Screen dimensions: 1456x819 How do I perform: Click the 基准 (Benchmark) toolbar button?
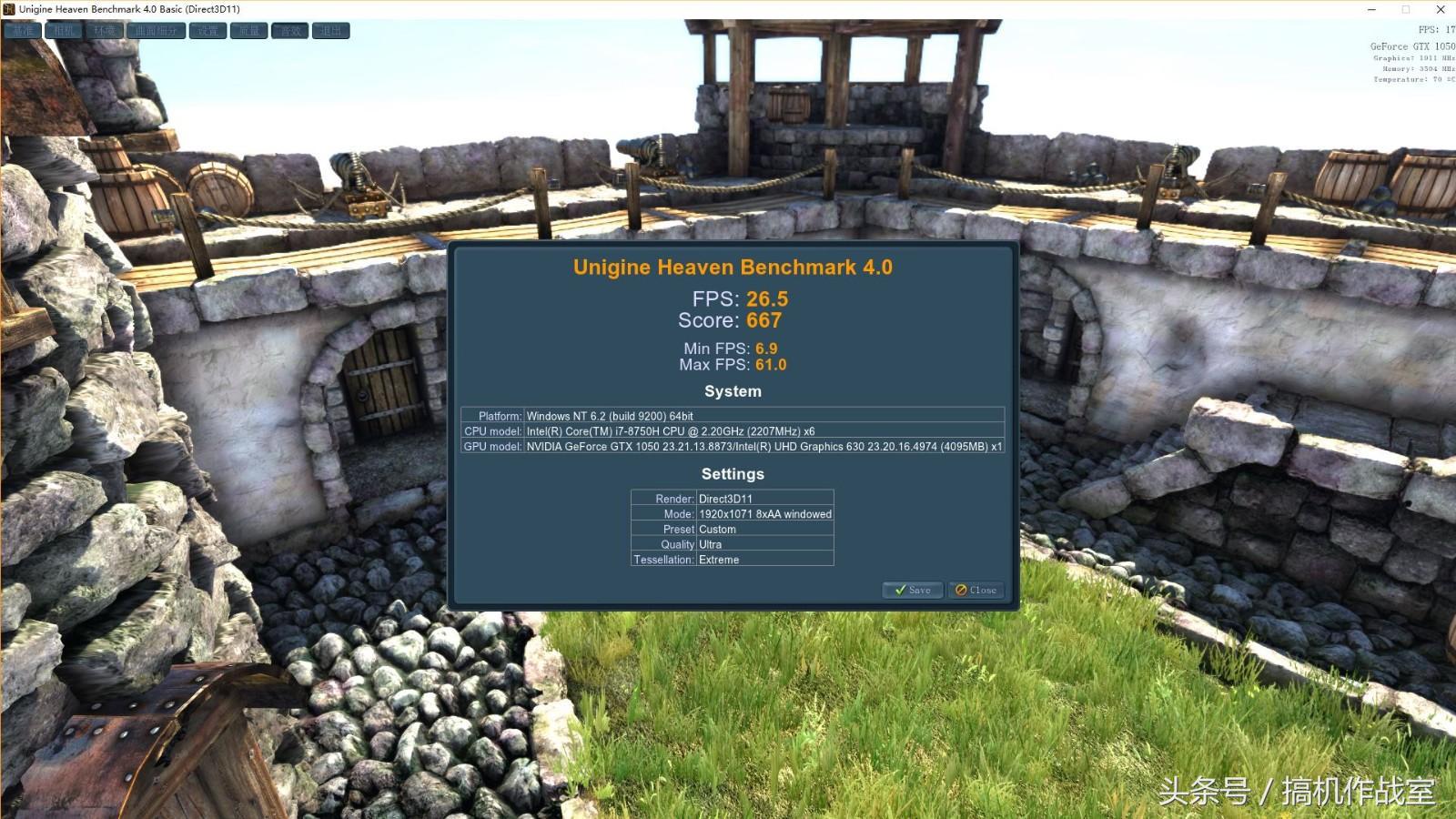[x=23, y=31]
